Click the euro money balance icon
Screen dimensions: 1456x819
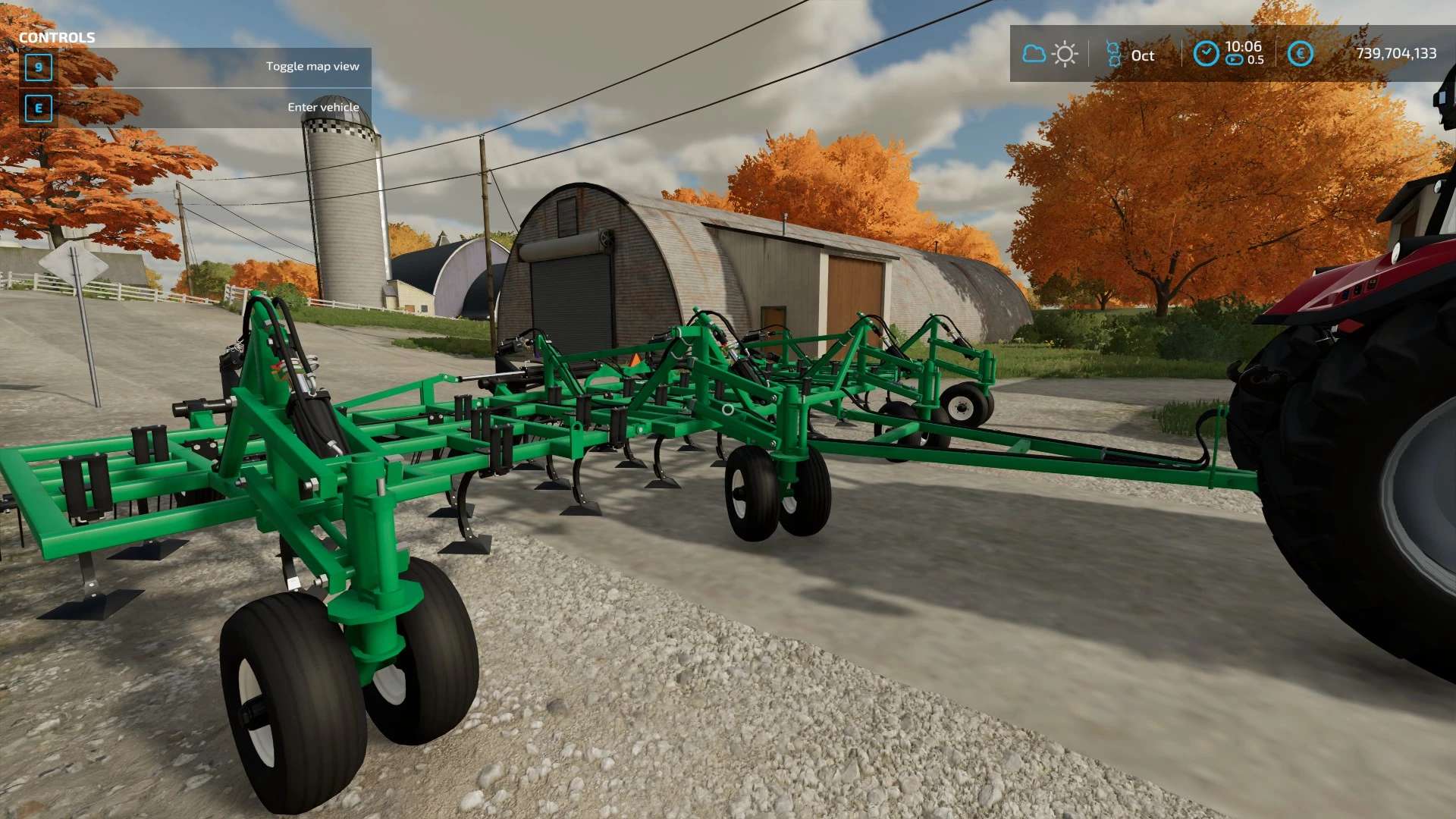(x=1300, y=54)
